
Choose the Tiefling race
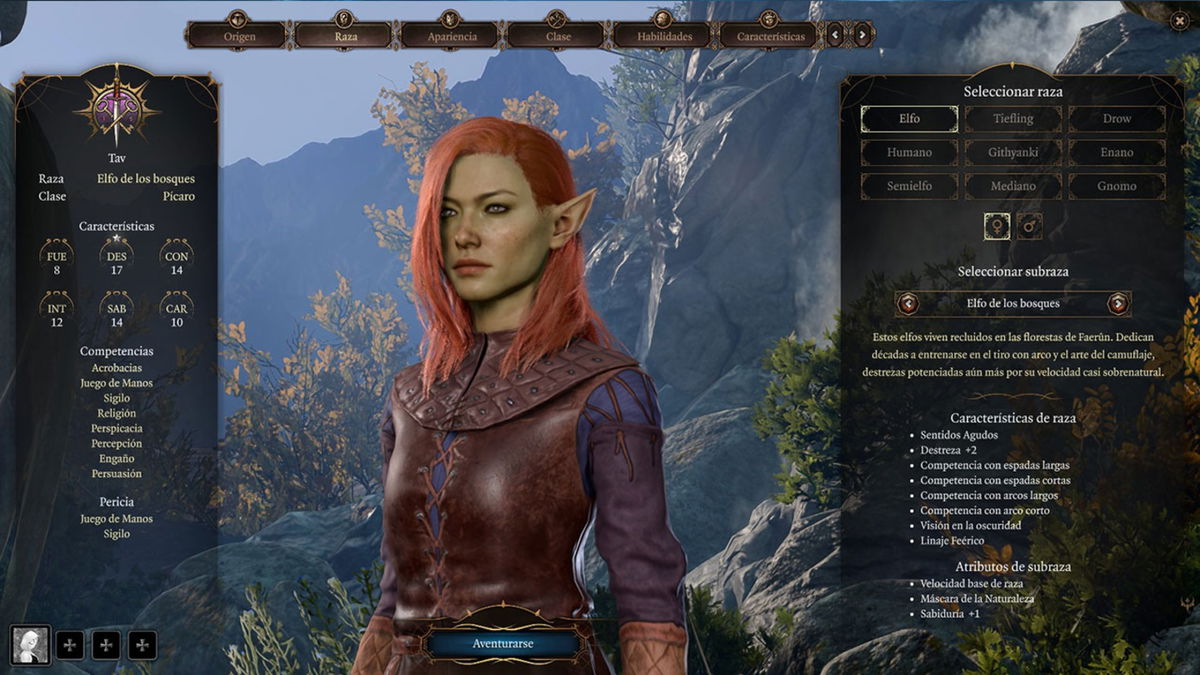[1013, 119]
